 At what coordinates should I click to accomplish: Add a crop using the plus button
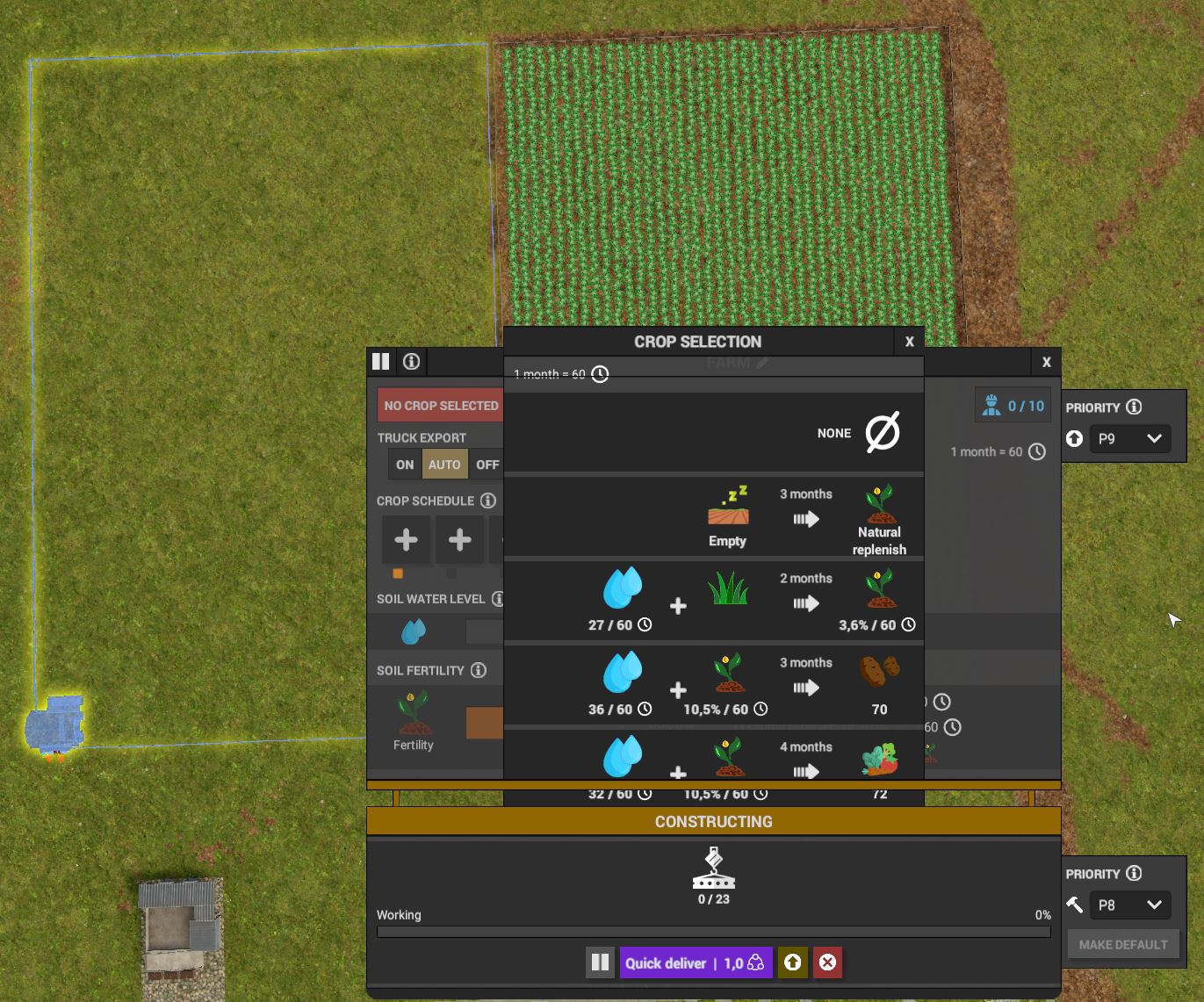pyautogui.click(x=406, y=539)
